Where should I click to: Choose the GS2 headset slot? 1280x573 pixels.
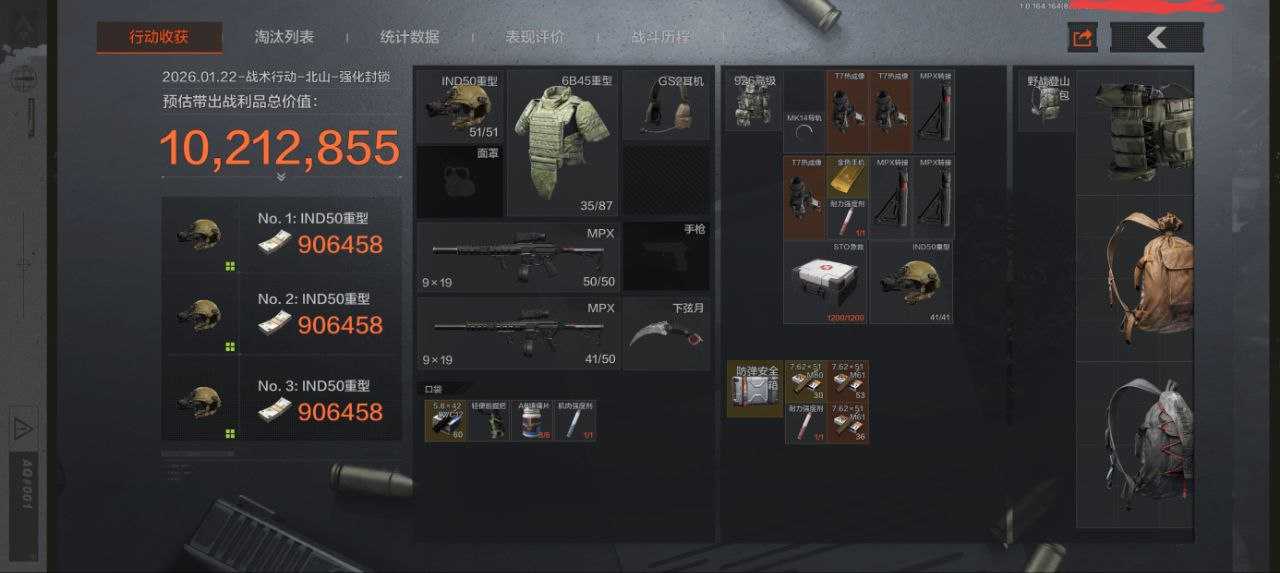(x=666, y=106)
